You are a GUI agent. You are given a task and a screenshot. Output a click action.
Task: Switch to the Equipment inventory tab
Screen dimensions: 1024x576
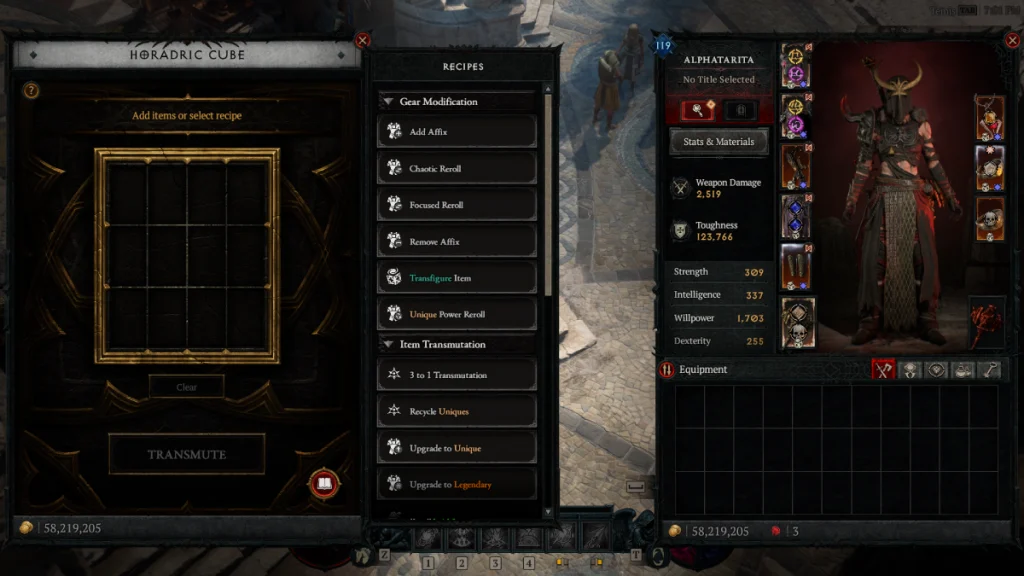882,370
